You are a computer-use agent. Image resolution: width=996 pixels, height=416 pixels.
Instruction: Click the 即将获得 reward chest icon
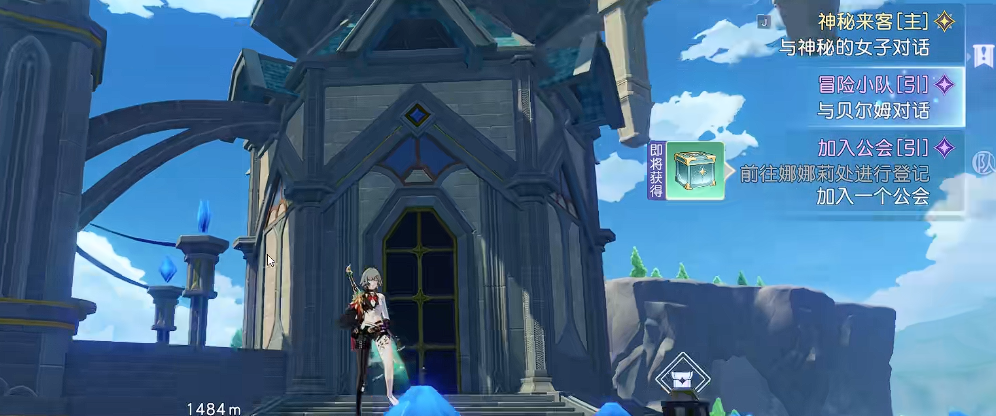696,171
